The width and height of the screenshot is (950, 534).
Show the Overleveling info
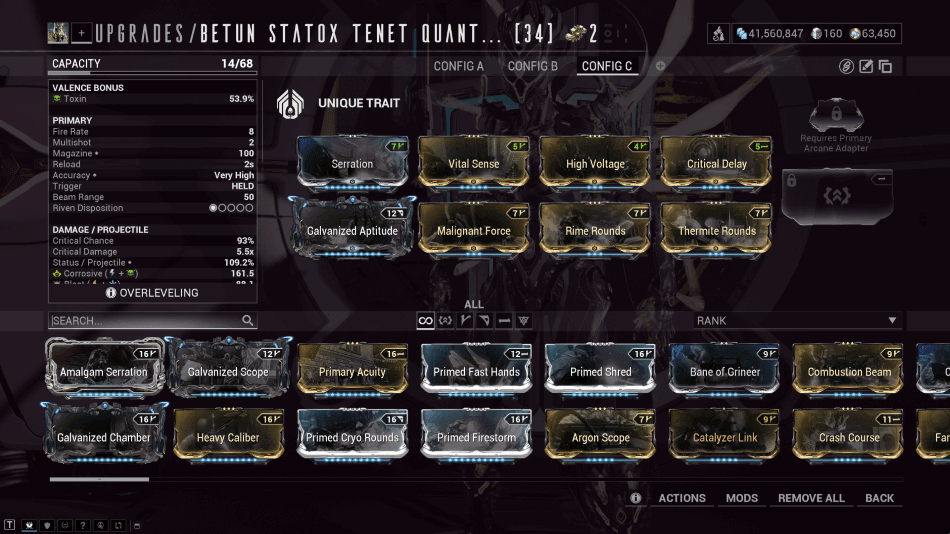point(152,293)
